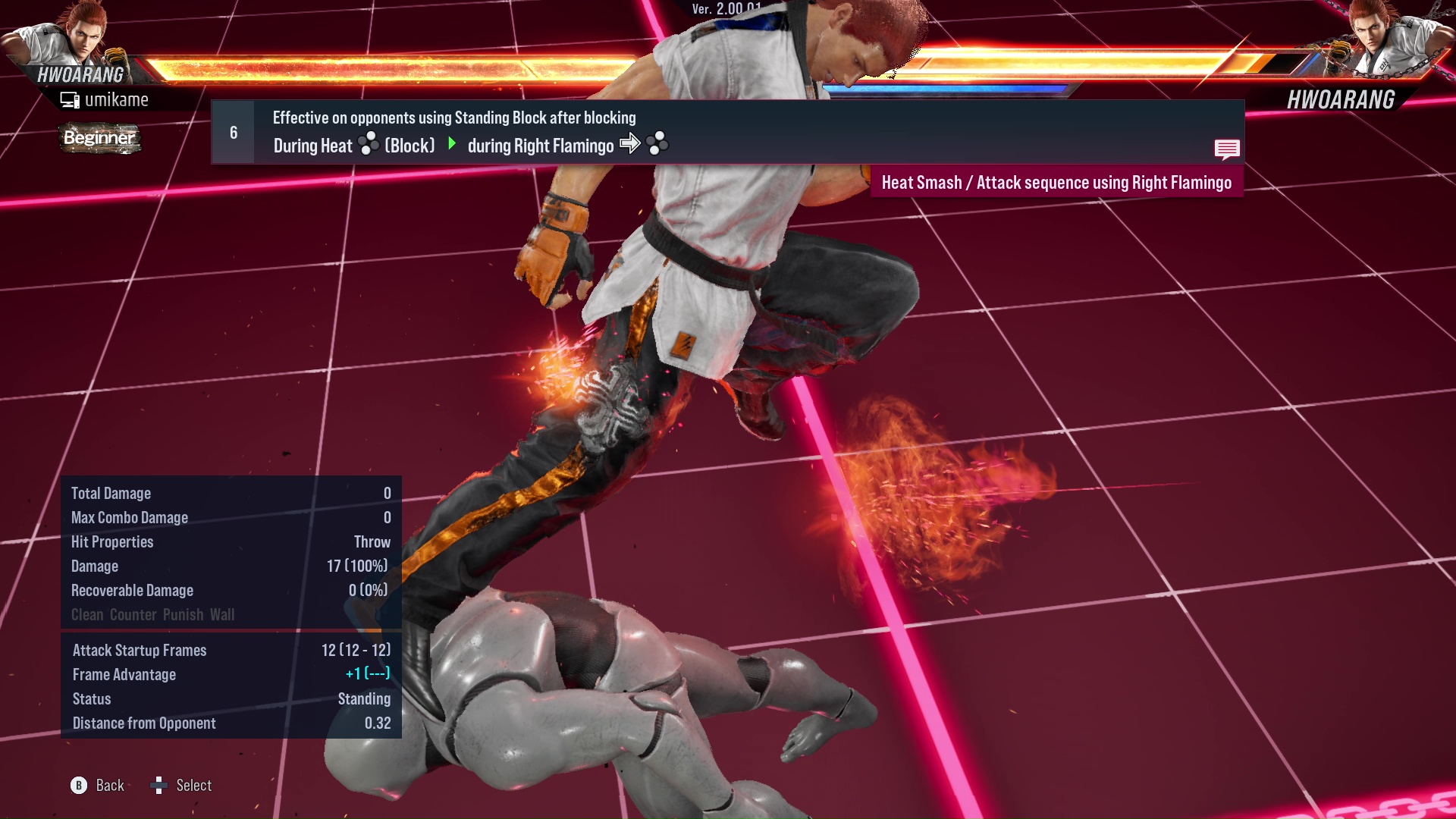This screenshot has height=819, width=1456.
Task: Click the input icon after Right Flamingo arrow
Action: coord(657,144)
